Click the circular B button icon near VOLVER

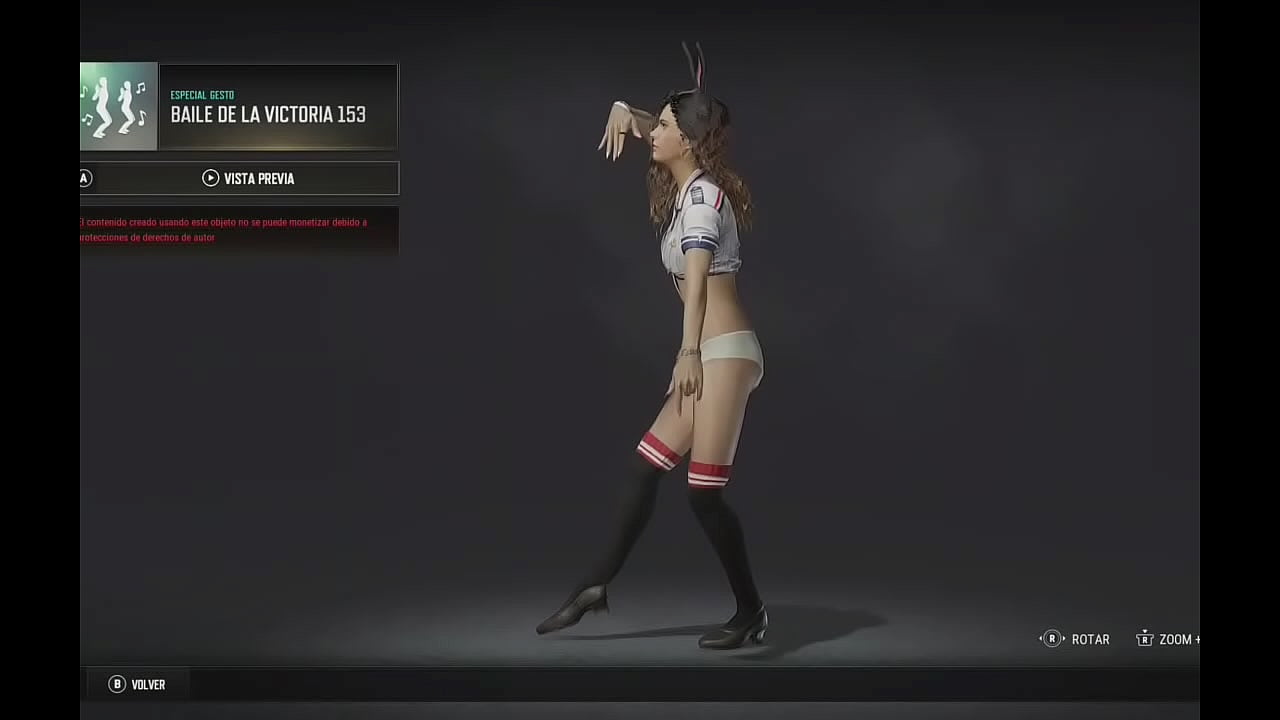pos(117,684)
